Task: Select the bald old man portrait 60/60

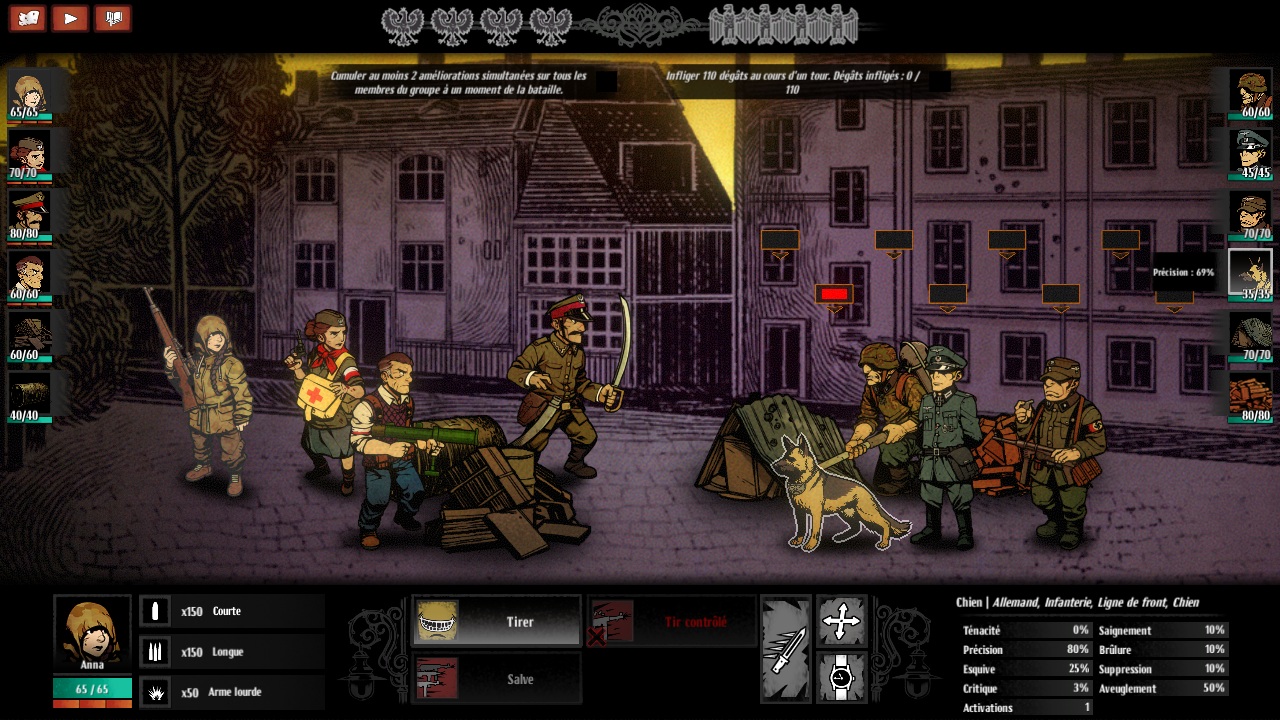Action: pyautogui.click(x=29, y=273)
